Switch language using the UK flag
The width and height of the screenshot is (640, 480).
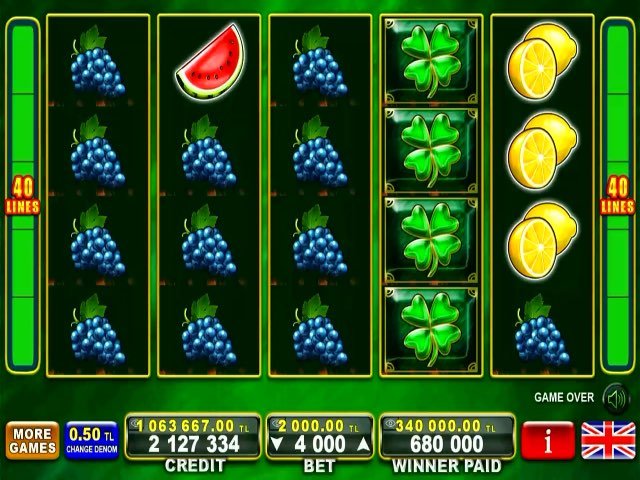coord(606,441)
